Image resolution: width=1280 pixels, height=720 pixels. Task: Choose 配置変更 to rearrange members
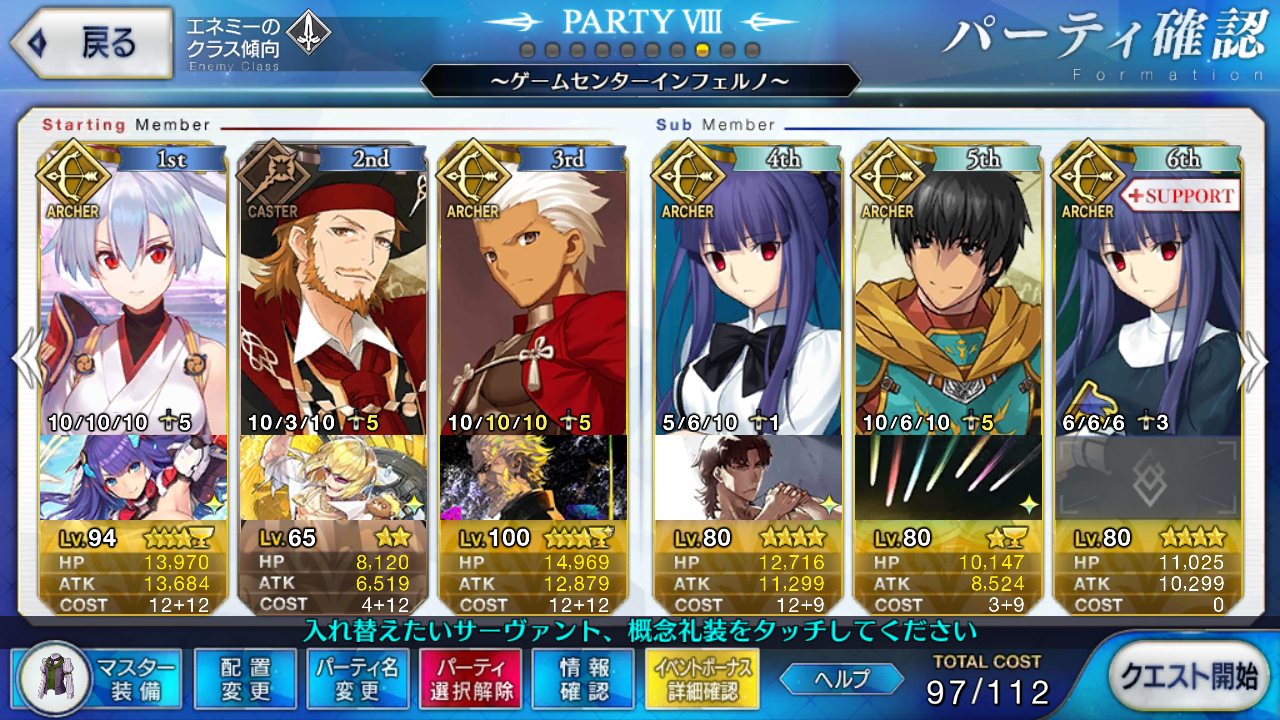245,678
